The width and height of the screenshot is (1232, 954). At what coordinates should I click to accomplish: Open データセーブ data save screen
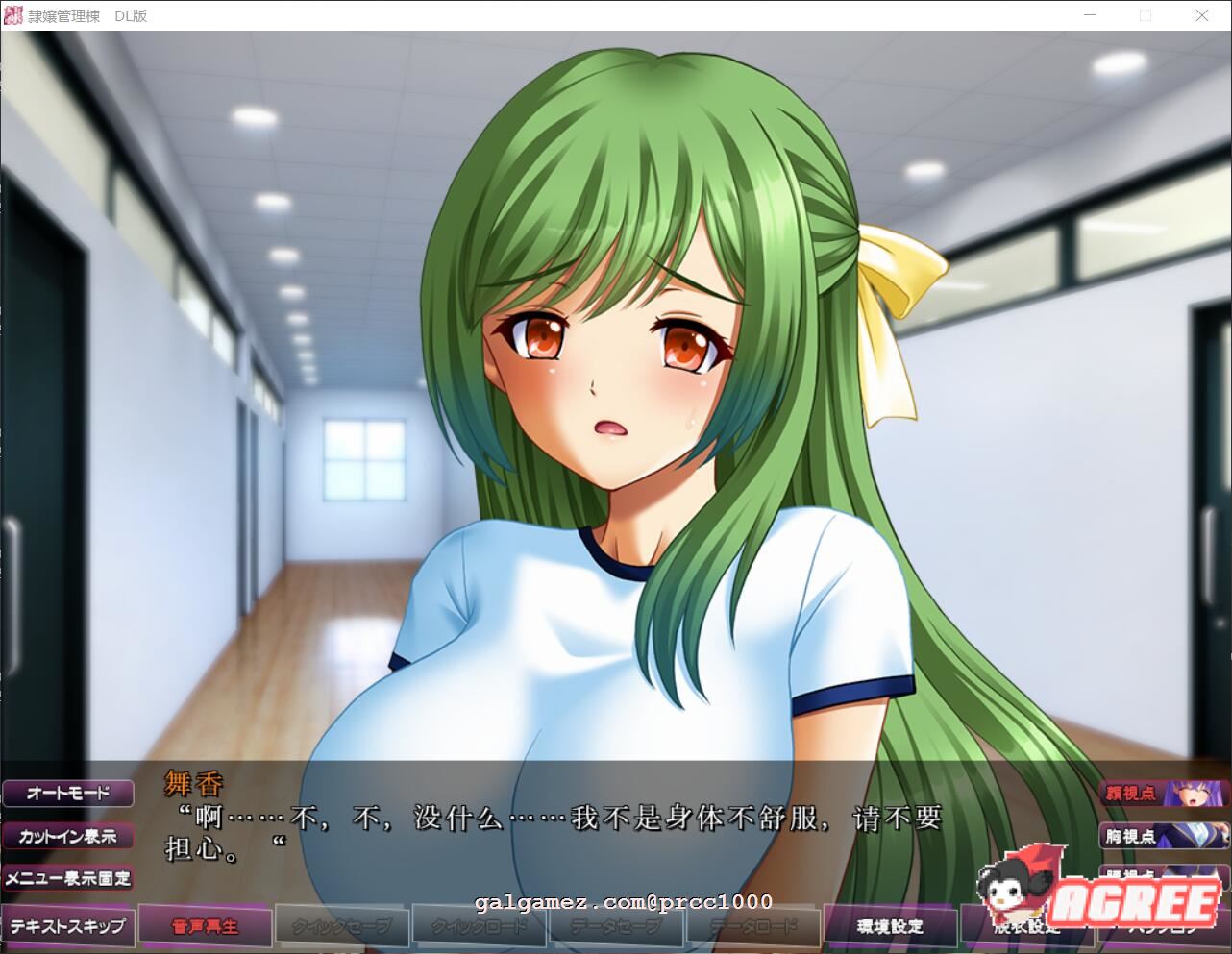[615, 925]
